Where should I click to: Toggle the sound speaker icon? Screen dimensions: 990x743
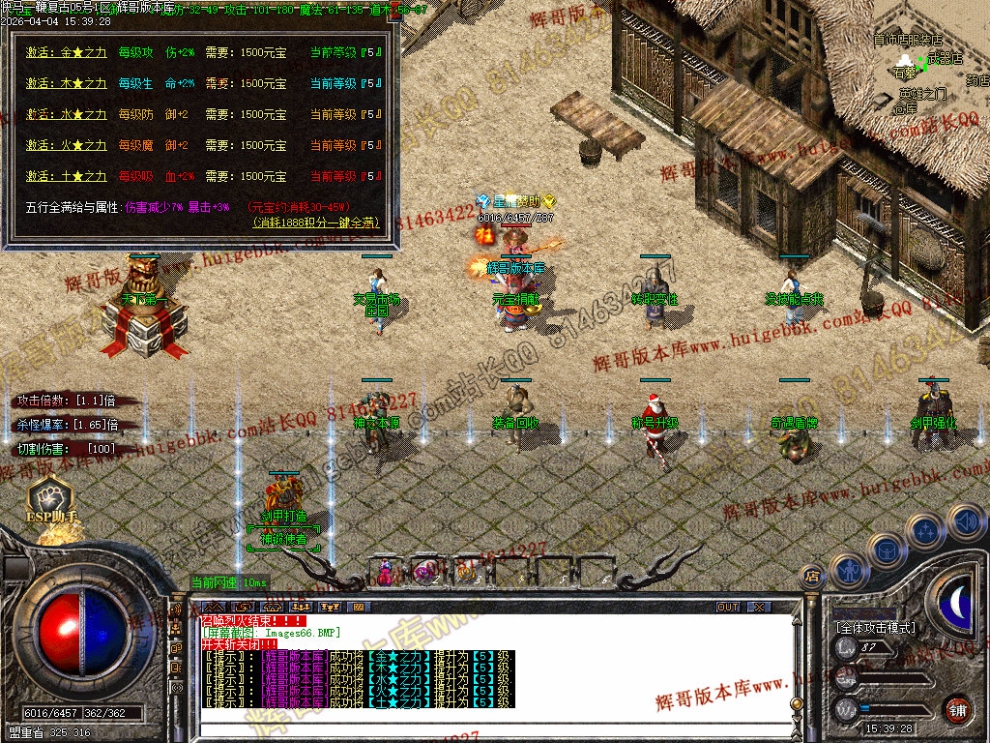click(965, 520)
